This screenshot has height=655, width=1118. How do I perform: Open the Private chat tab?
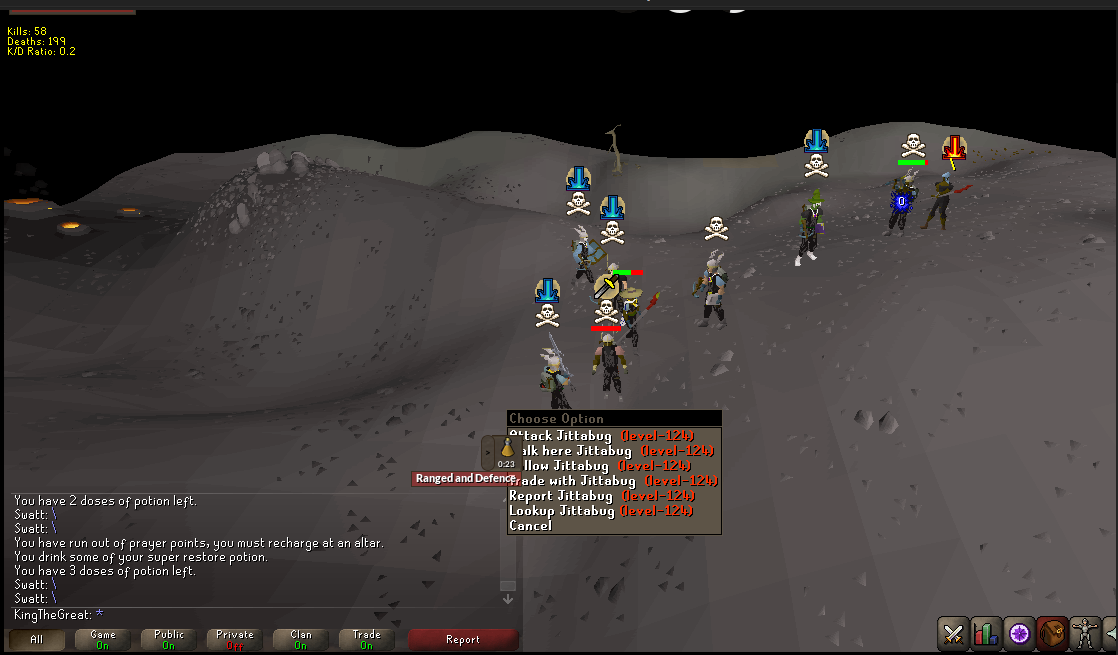tap(235, 640)
